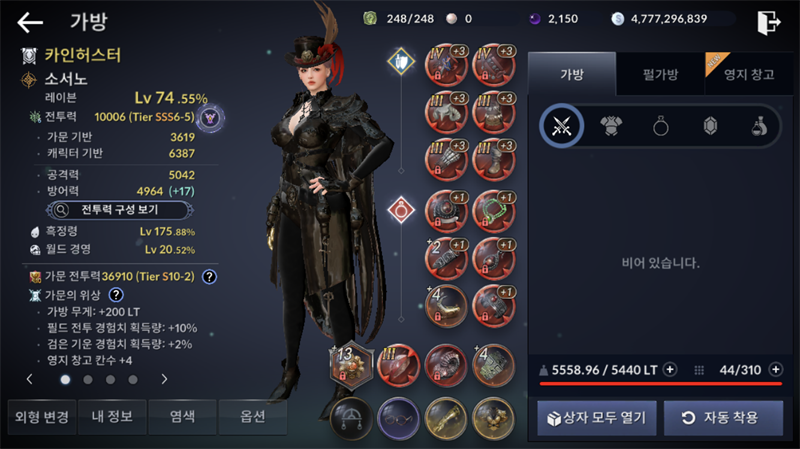View 내 정보 character info
The height and width of the screenshot is (449, 800).
click(x=112, y=416)
